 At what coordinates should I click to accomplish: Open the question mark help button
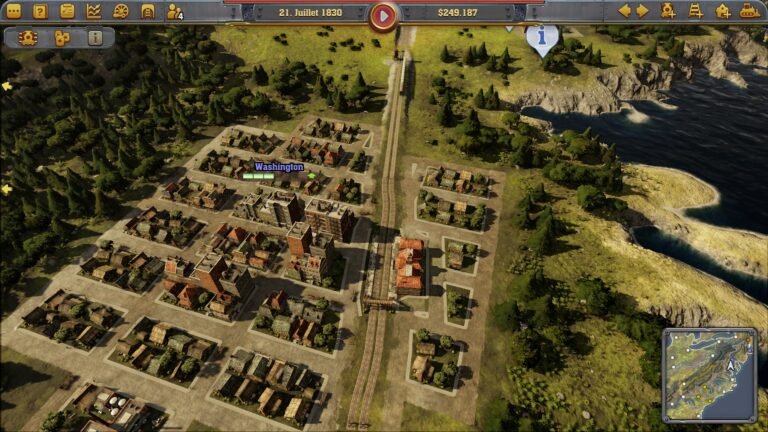(41, 11)
